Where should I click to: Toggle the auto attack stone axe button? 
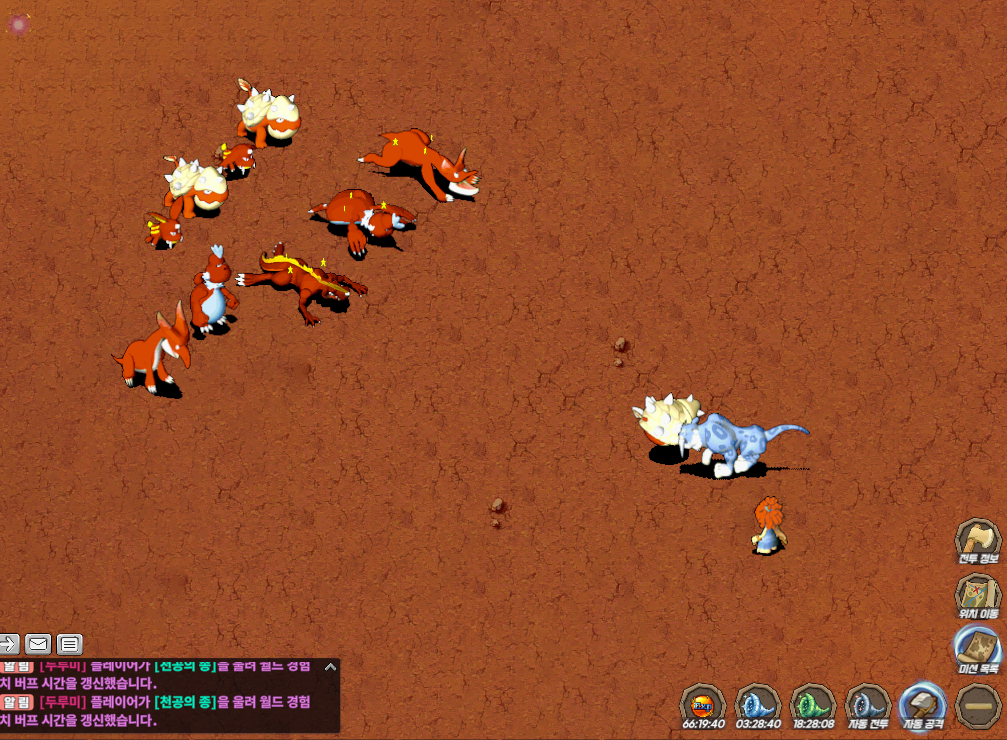[x=923, y=704]
